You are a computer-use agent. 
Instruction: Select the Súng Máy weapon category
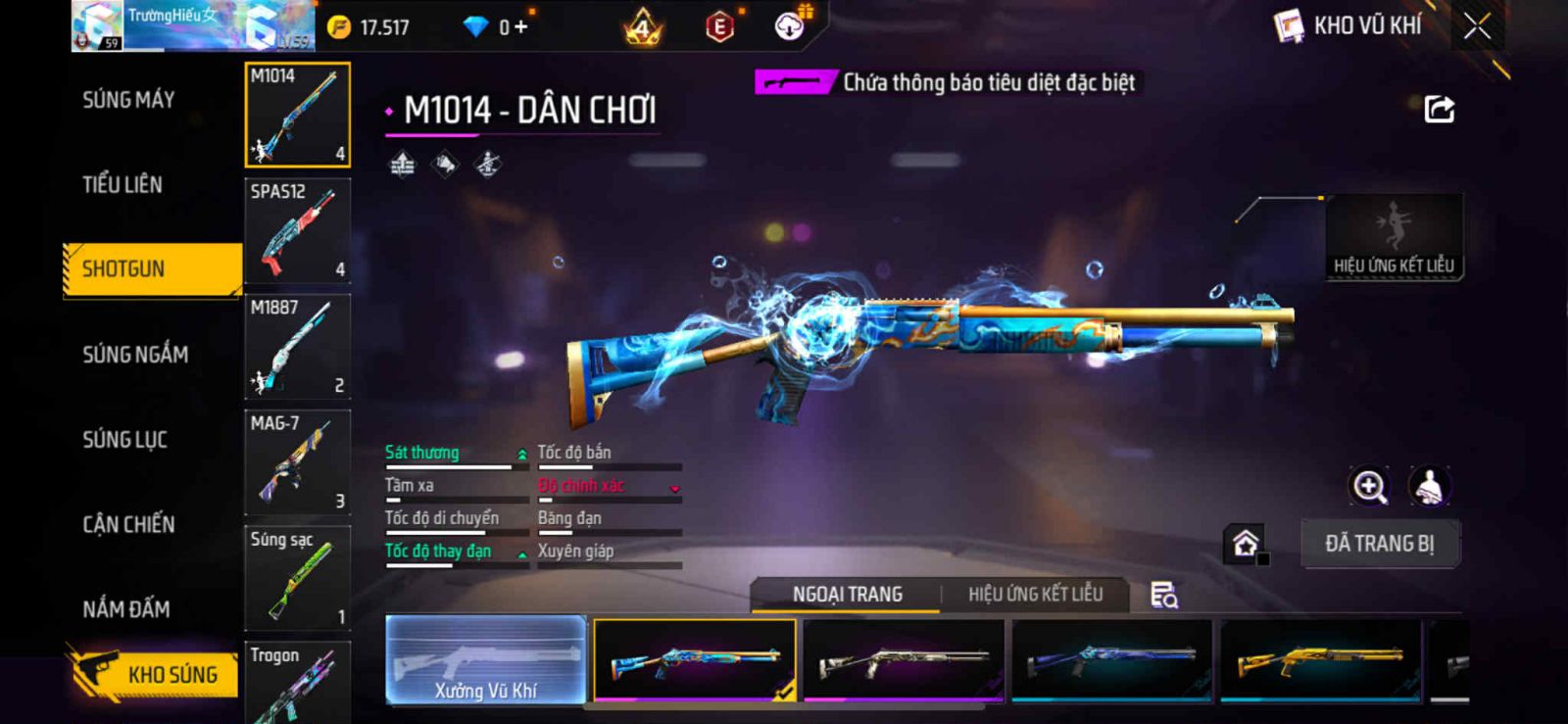click(128, 99)
